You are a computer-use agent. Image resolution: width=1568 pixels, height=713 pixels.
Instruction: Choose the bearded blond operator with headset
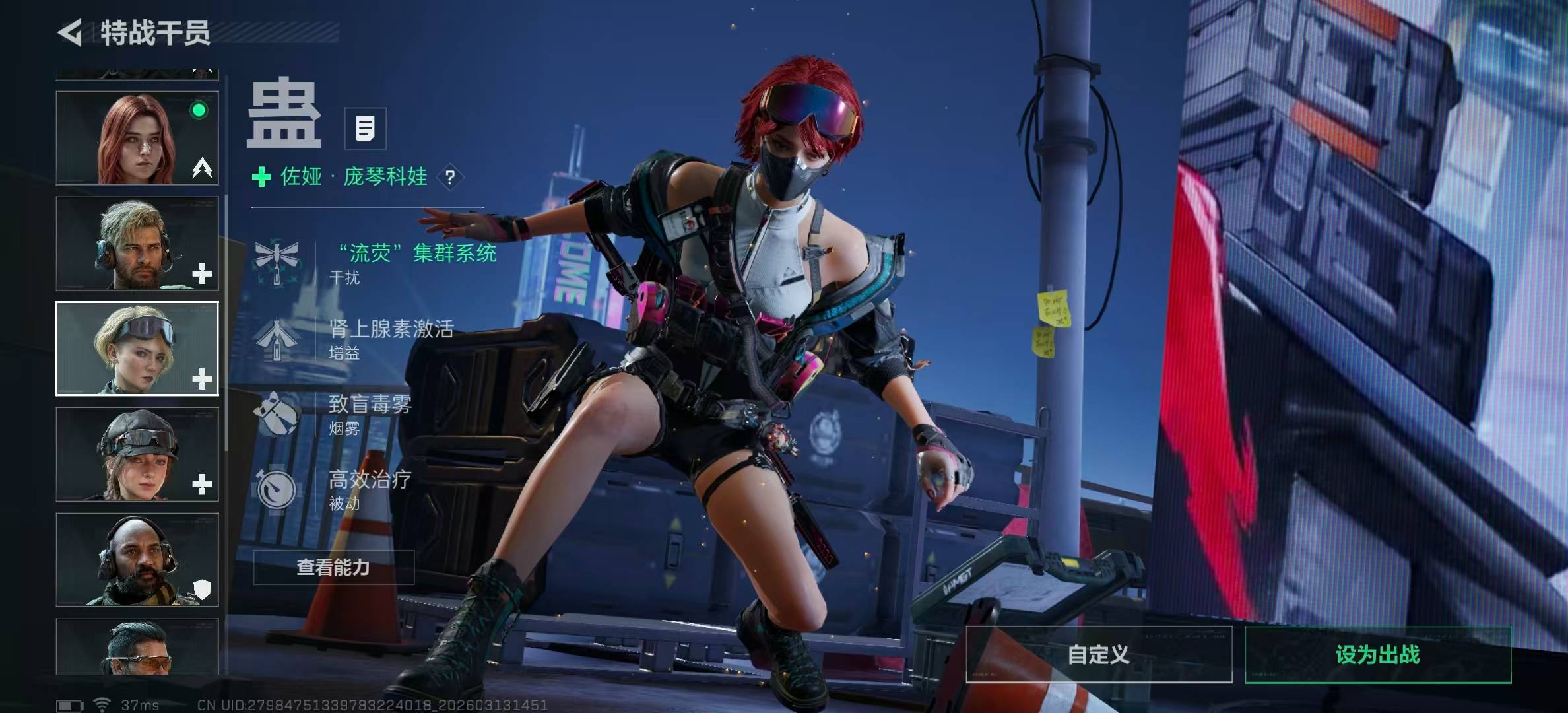[137, 244]
